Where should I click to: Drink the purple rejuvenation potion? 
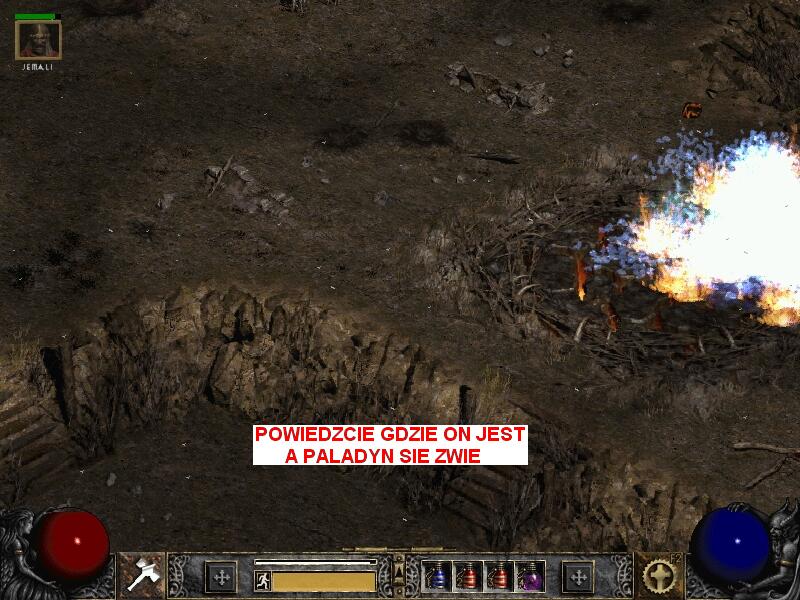[x=529, y=576]
